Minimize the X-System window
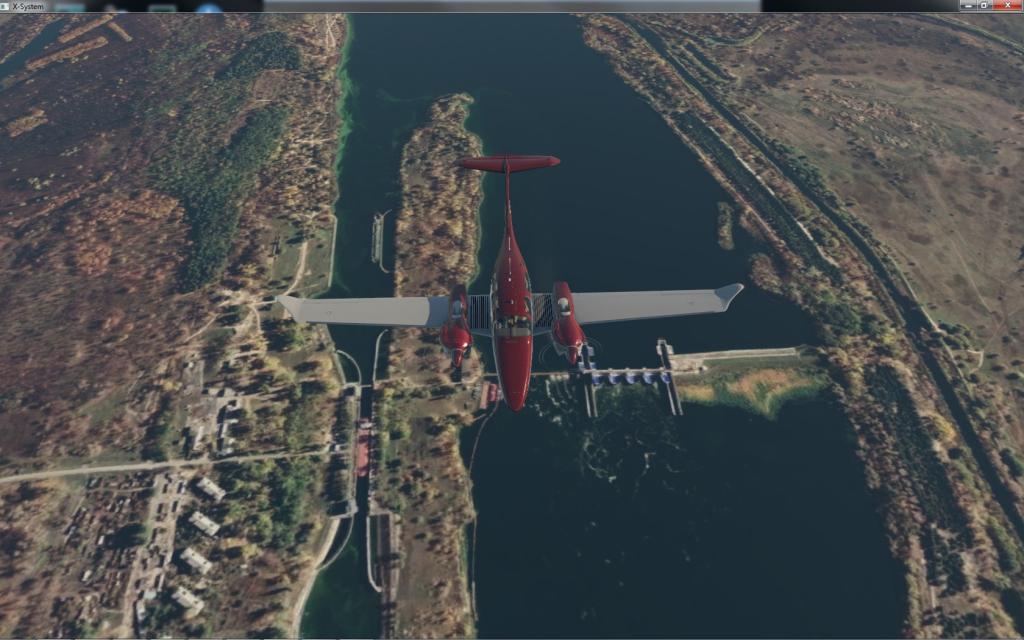Image resolution: width=1024 pixels, height=640 pixels. tap(967, 6)
